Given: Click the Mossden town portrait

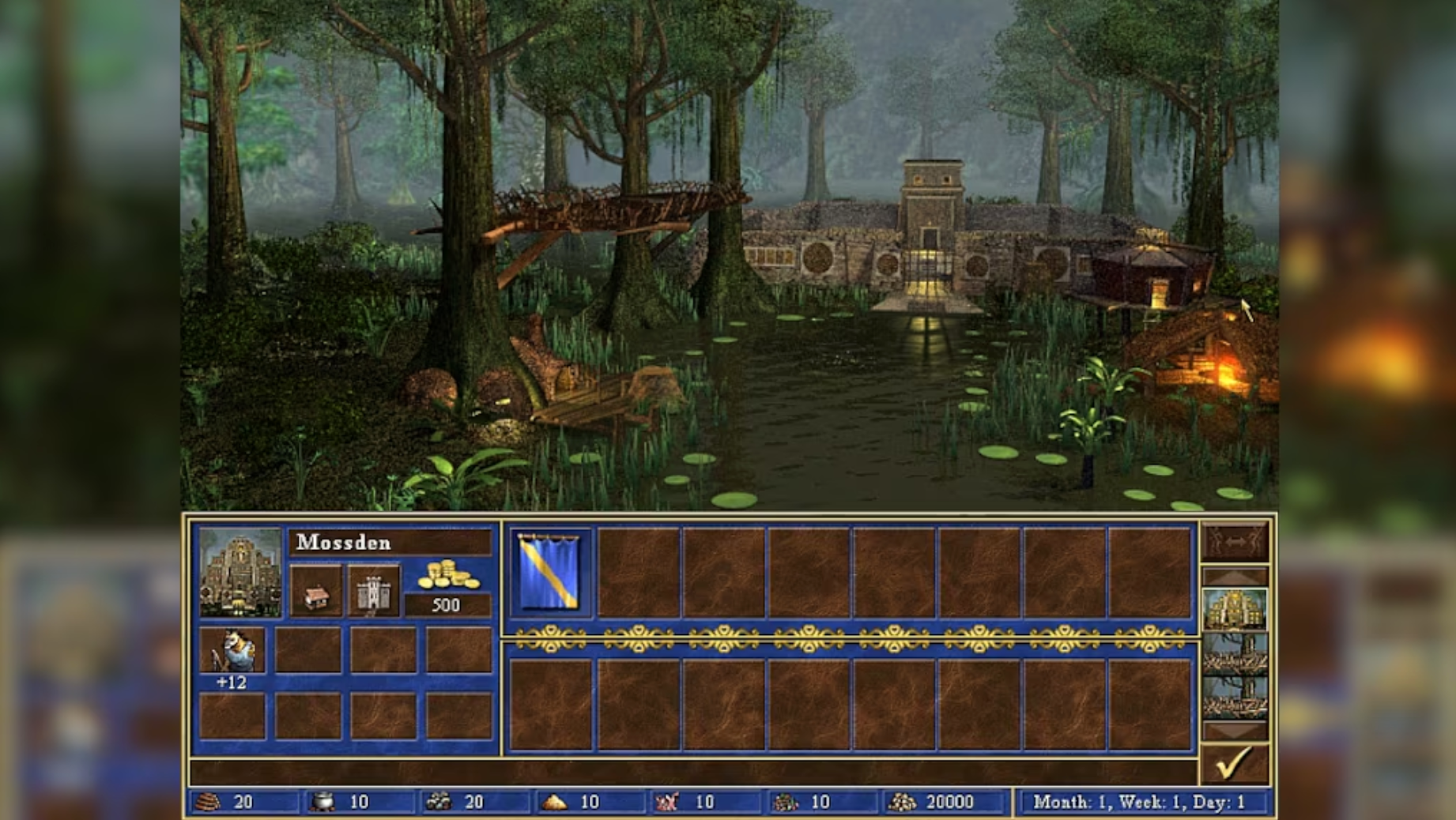Looking at the screenshot, I should 240,571.
